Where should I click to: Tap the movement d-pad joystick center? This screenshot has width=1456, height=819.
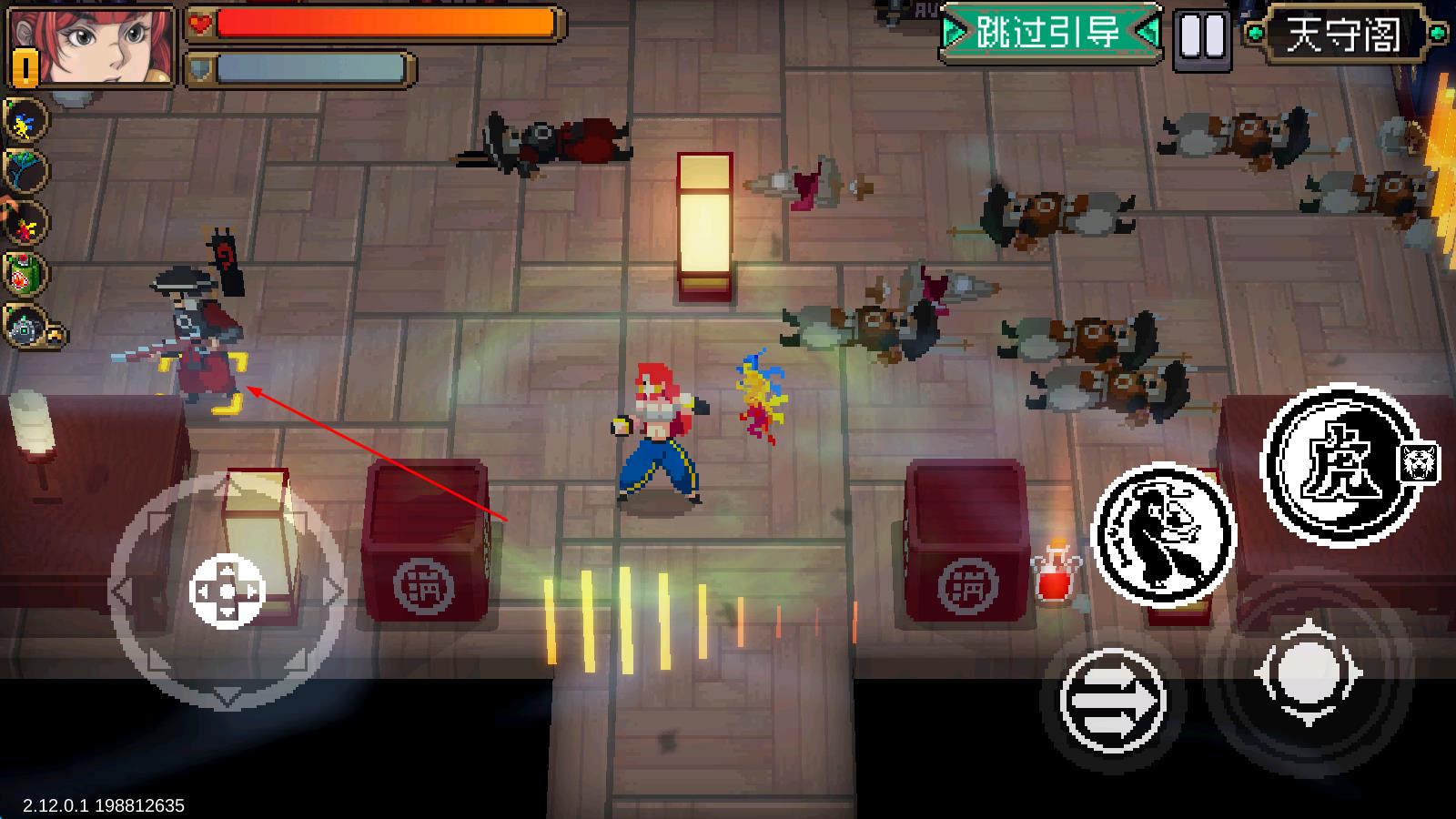227,591
